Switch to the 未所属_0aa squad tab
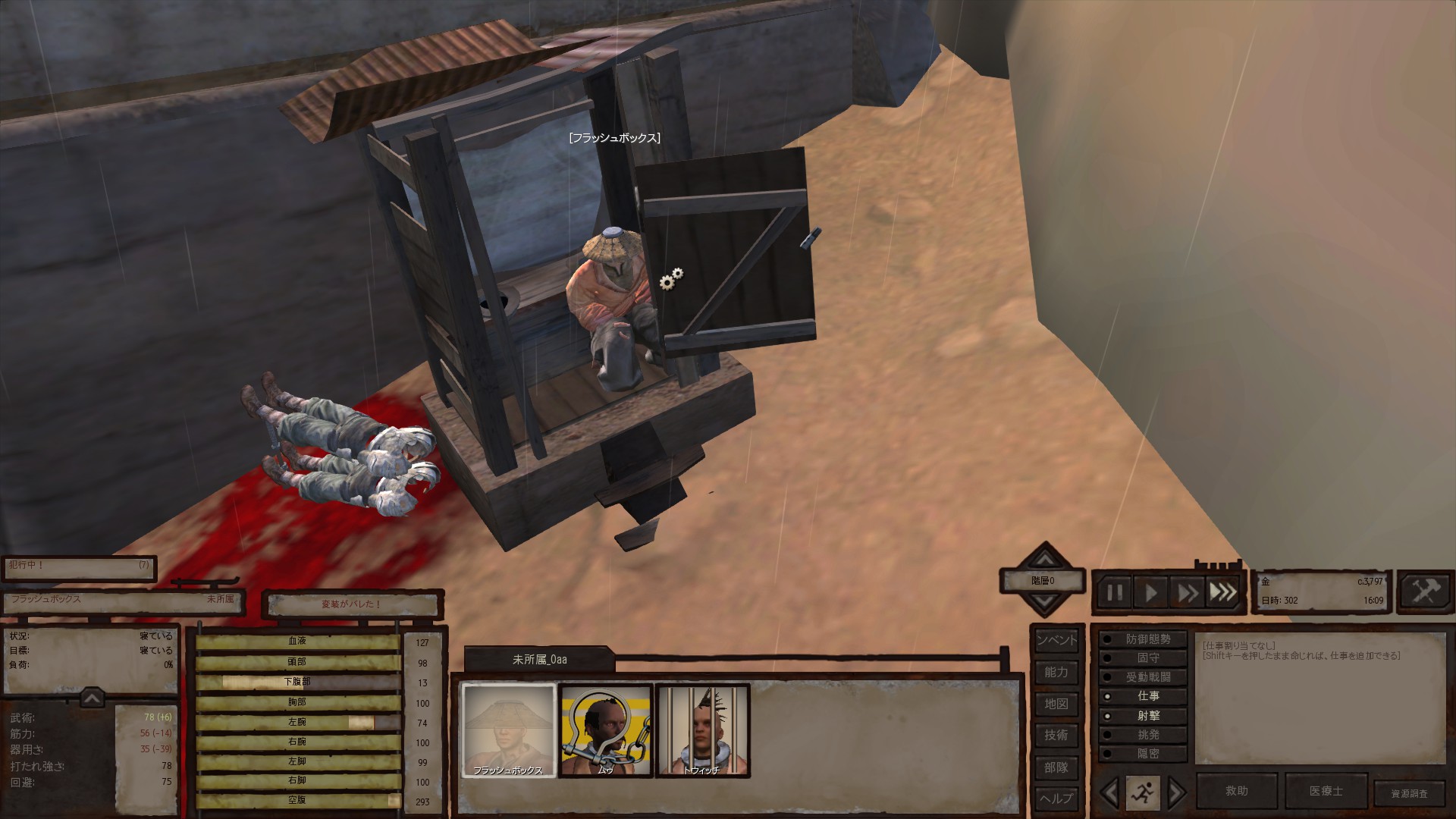The height and width of the screenshot is (819, 1456). (x=539, y=660)
